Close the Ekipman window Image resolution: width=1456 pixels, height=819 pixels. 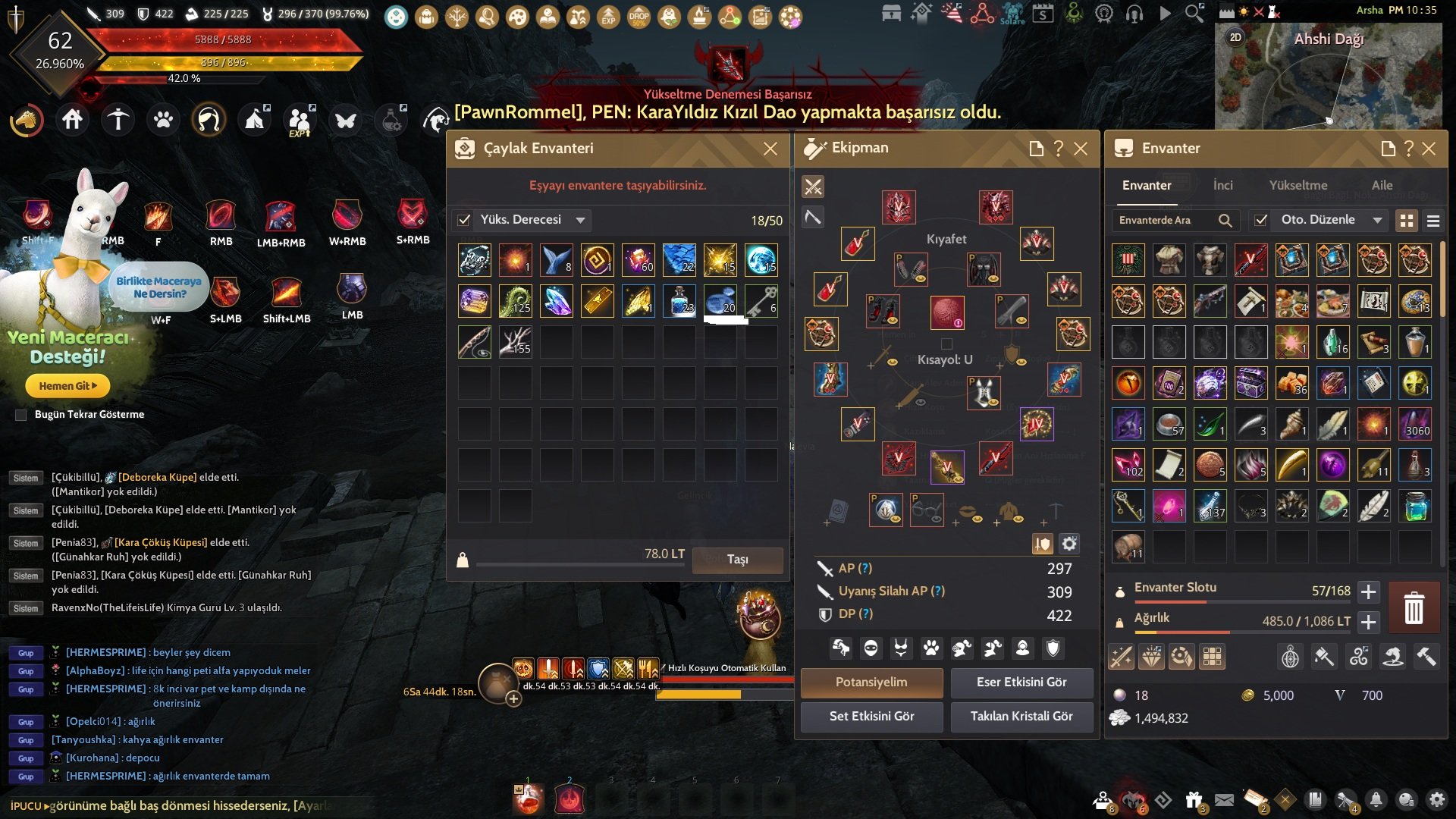pyautogui.click(x=1081, y=149)
